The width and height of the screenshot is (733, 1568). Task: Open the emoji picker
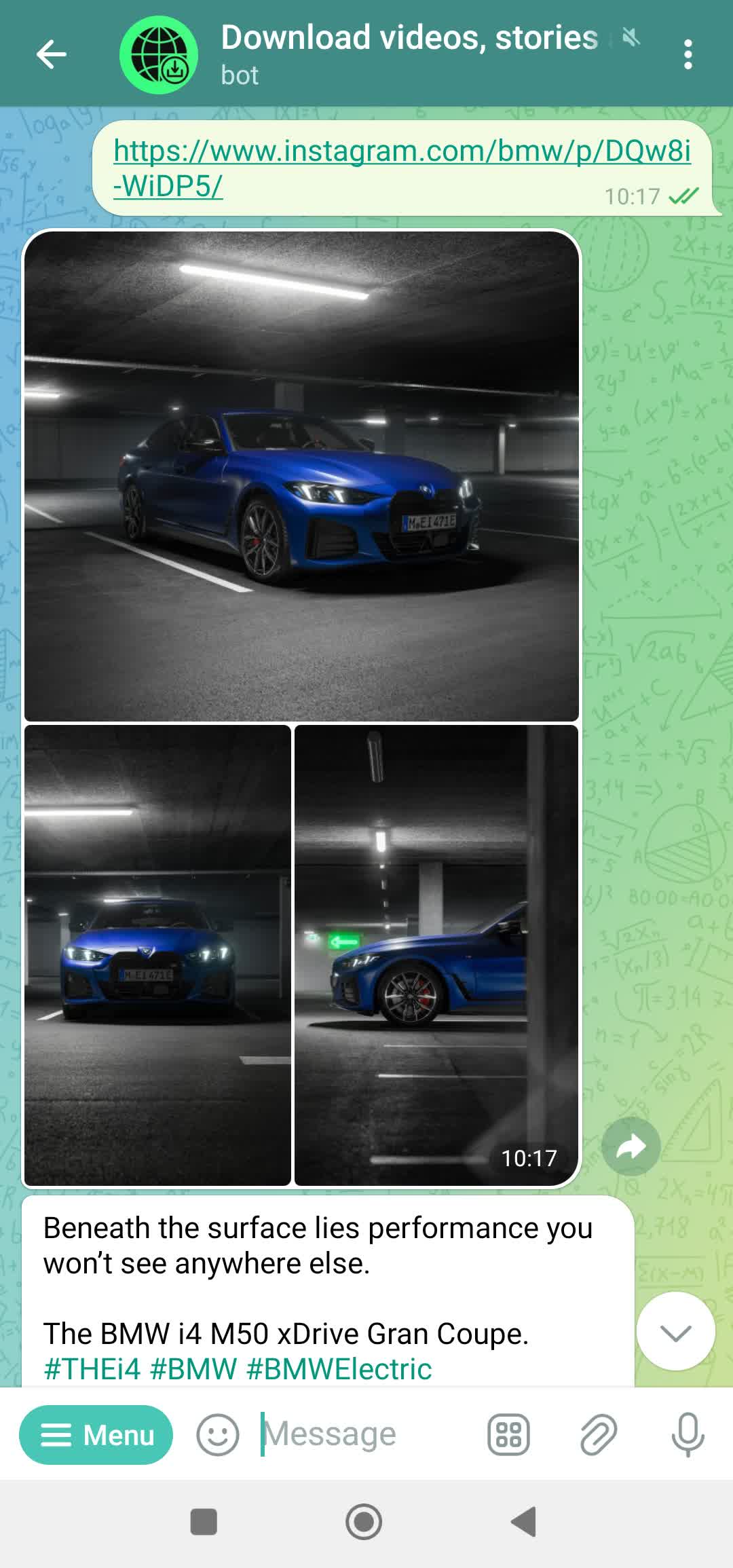[217, 1435]
